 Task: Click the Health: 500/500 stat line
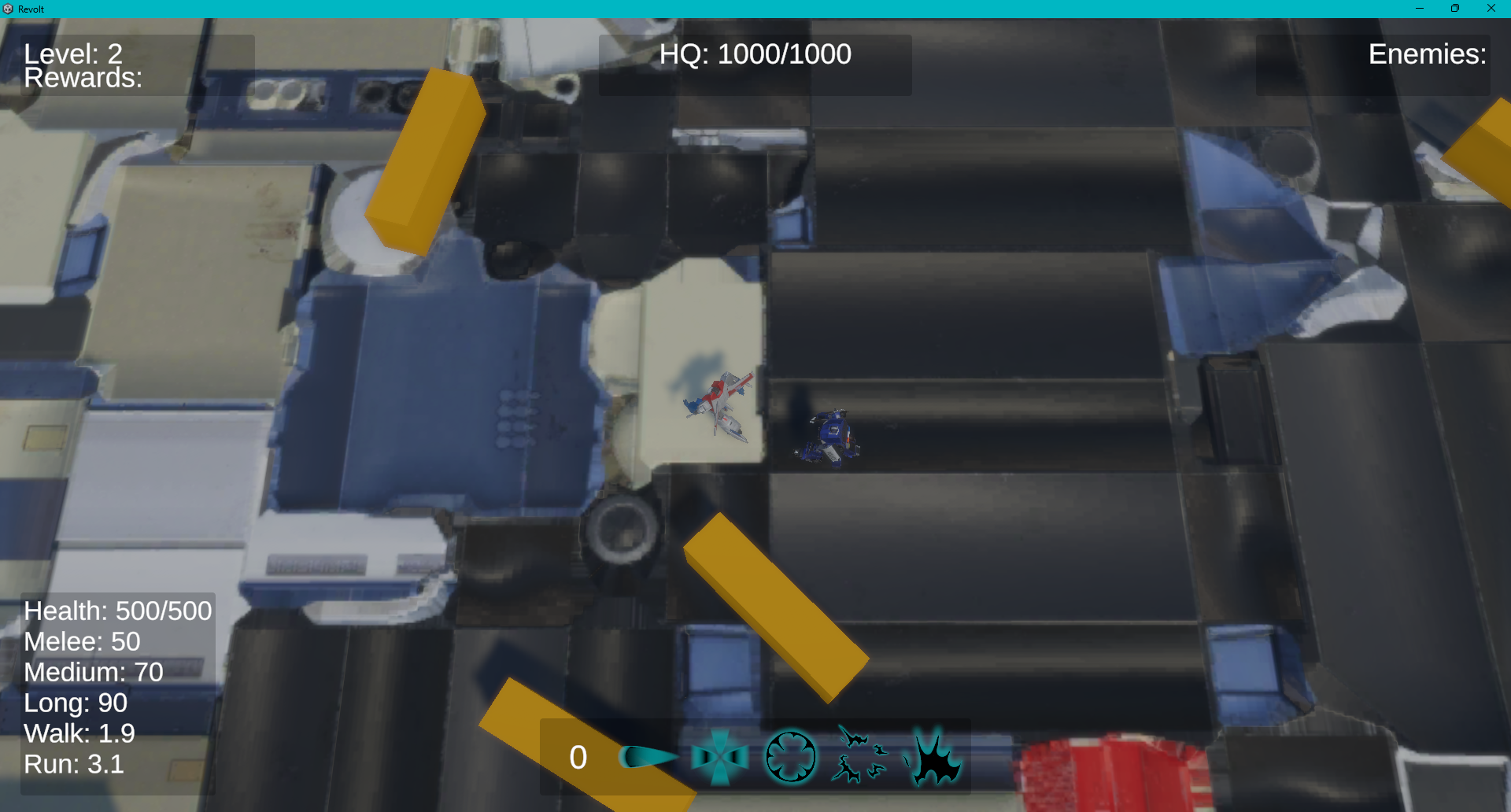tap(117, 611)
